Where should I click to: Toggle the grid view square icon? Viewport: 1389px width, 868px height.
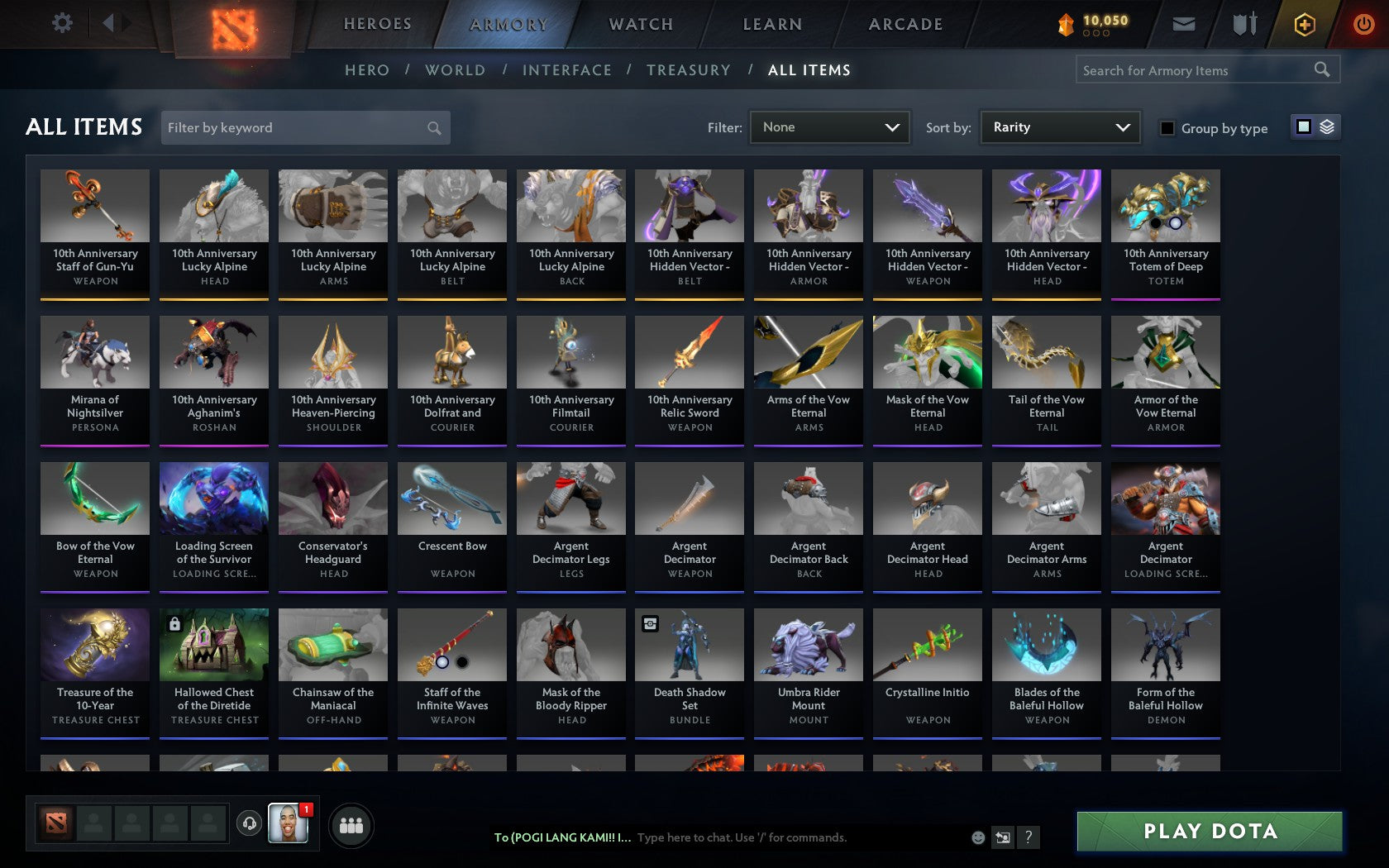1303,127
